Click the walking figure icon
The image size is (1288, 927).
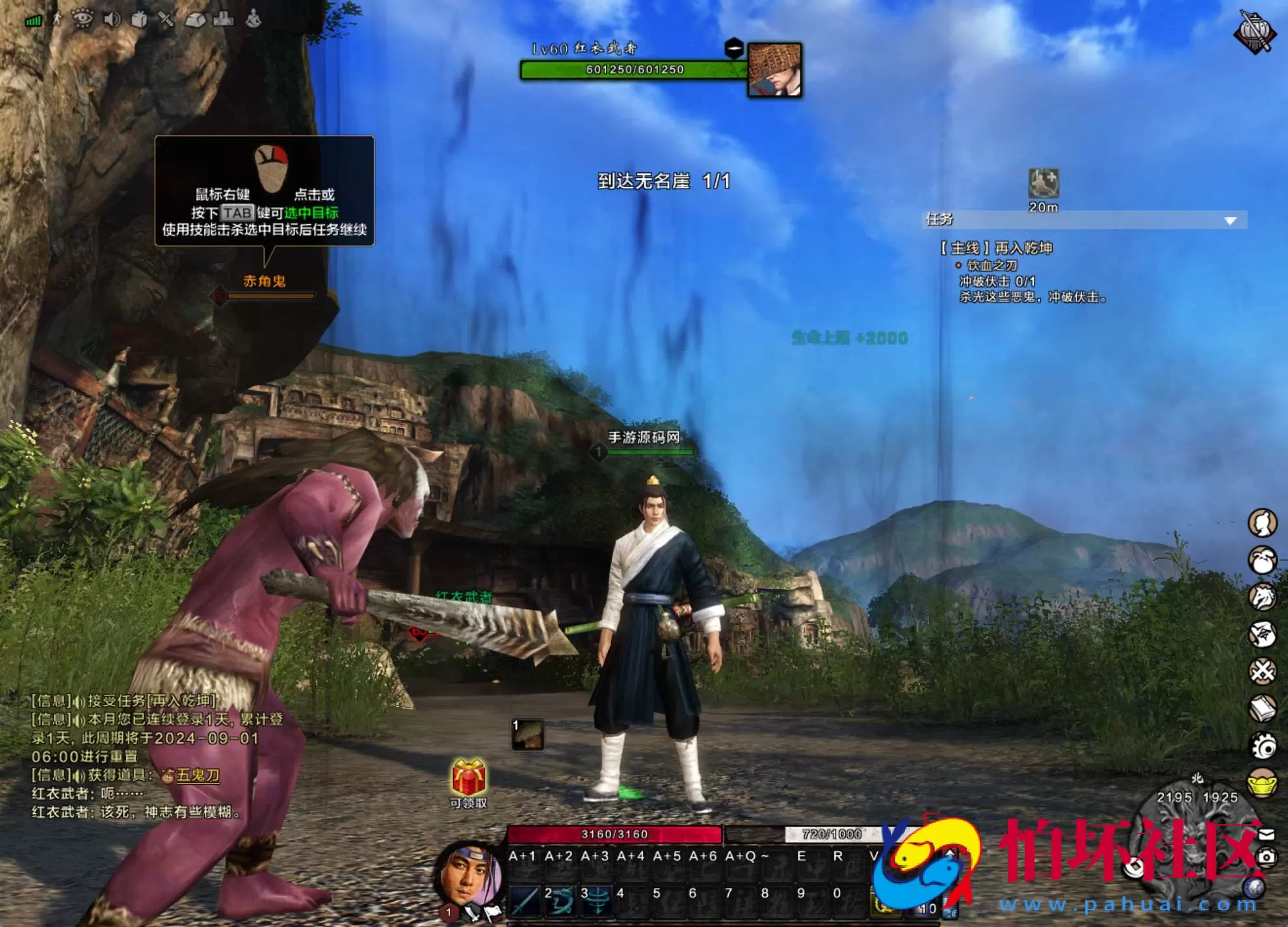pyautogui.click(x=58, y=19)
